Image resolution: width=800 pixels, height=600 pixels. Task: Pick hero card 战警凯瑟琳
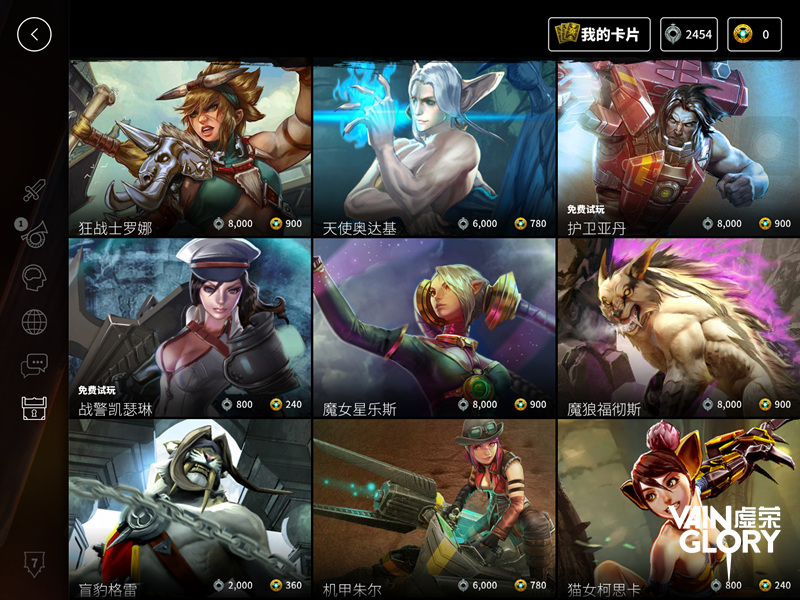tap(189, 328)
